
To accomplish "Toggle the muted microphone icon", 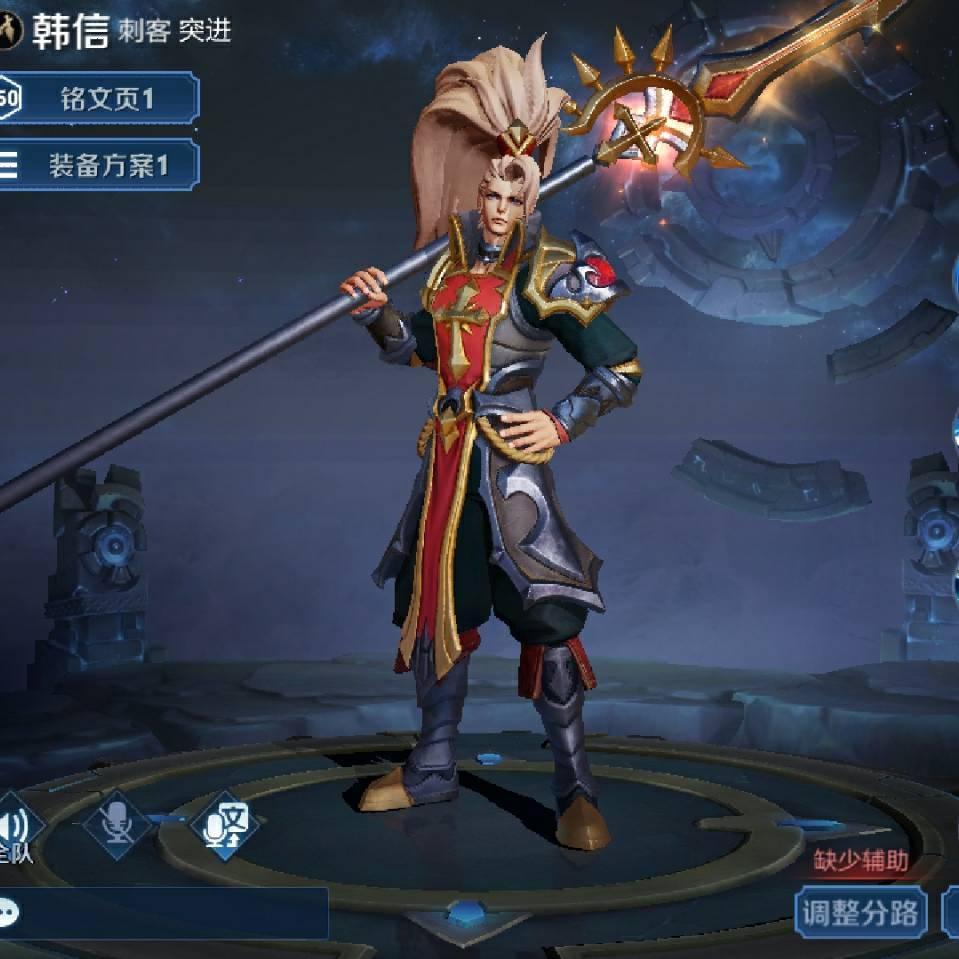I will tap(118, 824).
